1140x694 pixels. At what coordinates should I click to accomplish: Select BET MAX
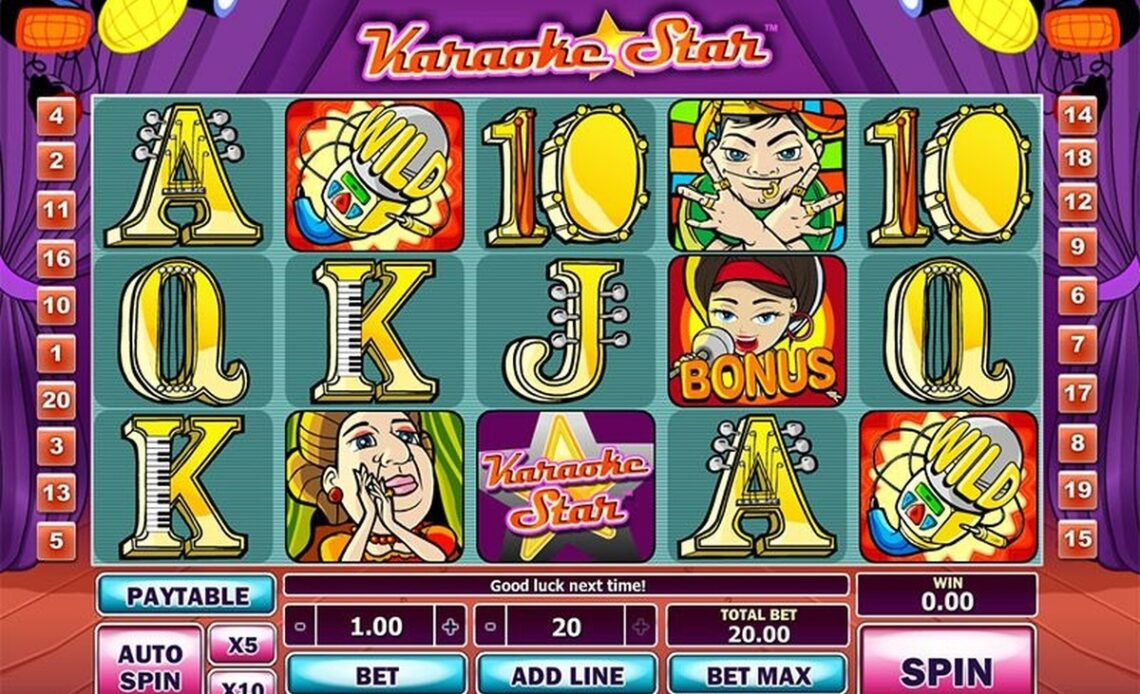point(756,675)
